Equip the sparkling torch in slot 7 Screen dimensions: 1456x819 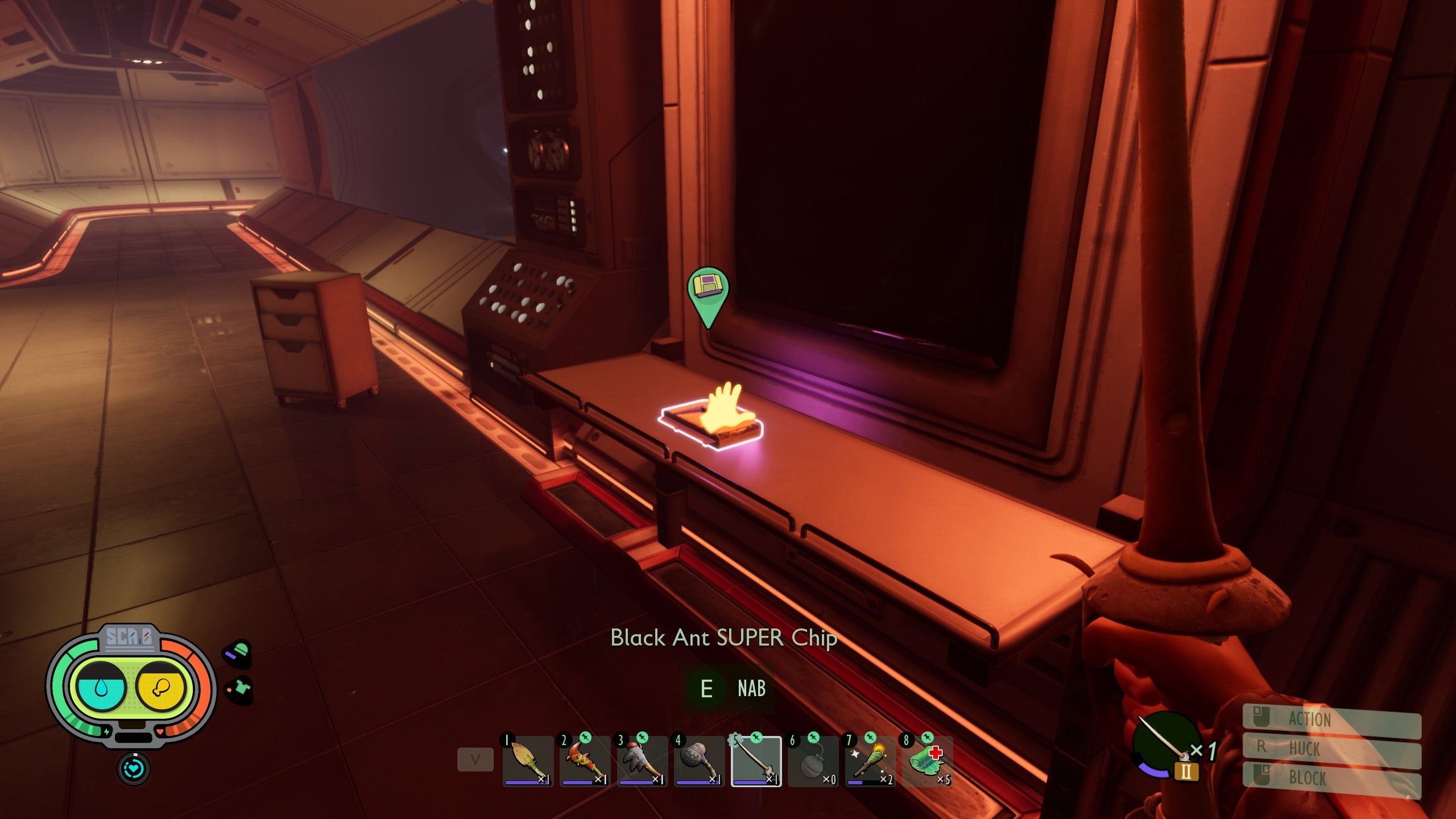pyautogui.click(x=870, y=761)
